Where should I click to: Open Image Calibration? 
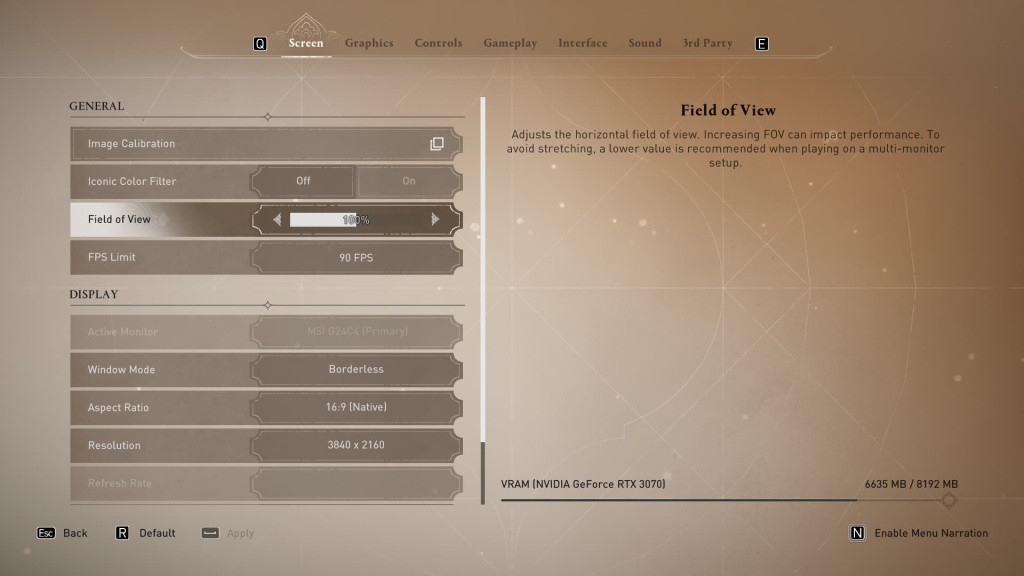266,144
